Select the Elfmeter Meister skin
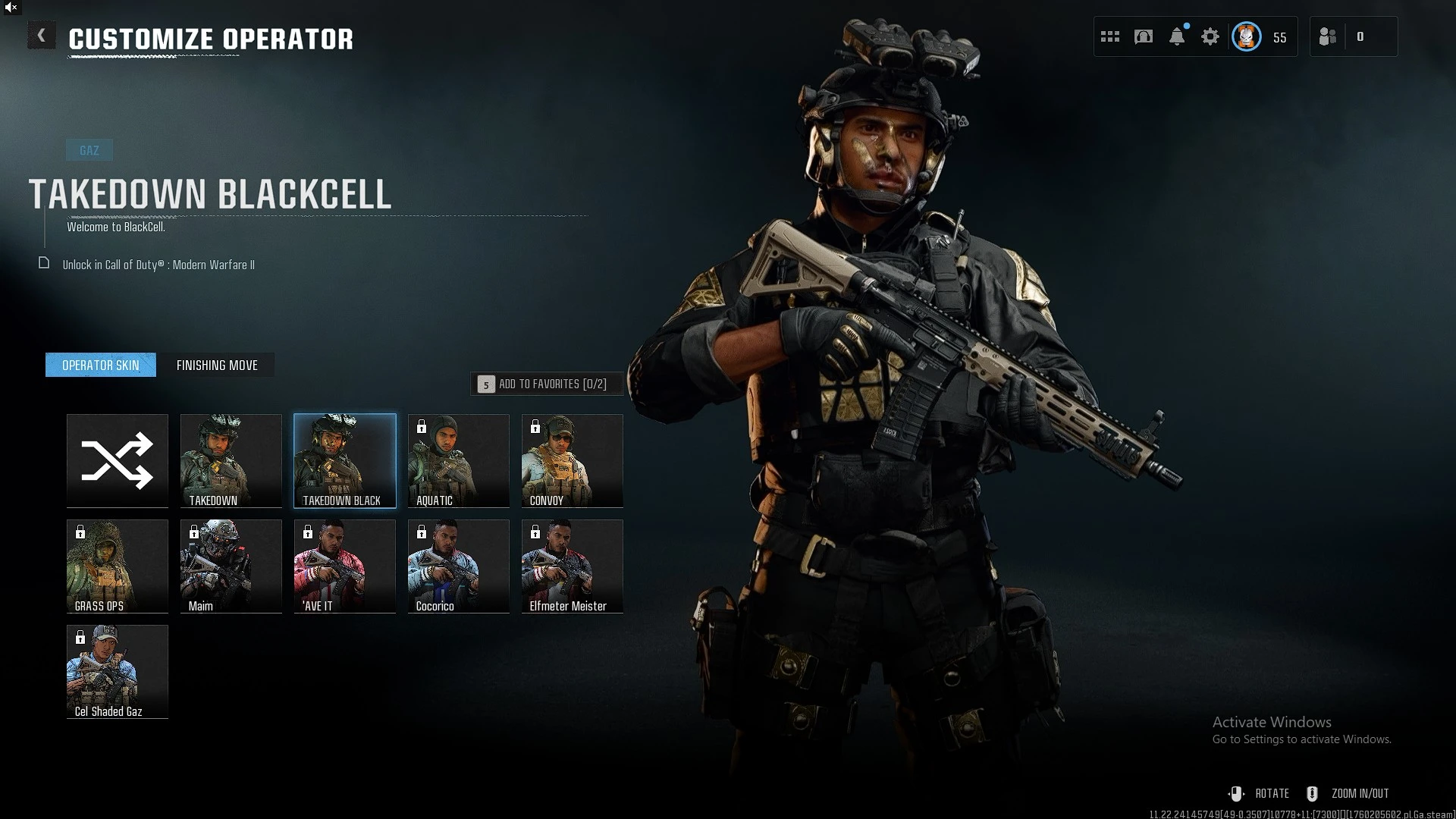1456x819 pixels. click(573, 566)
